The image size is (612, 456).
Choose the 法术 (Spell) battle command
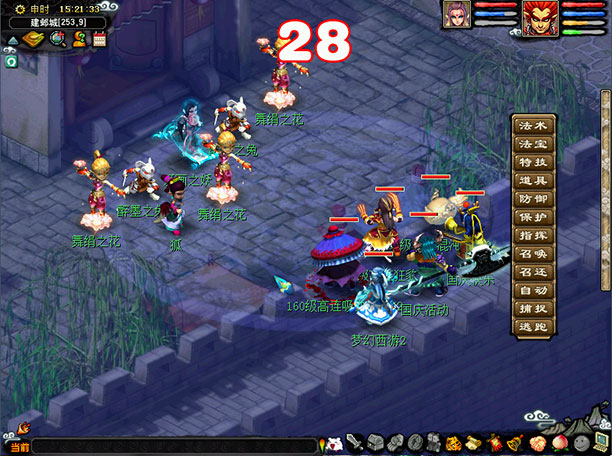[533, 127]
